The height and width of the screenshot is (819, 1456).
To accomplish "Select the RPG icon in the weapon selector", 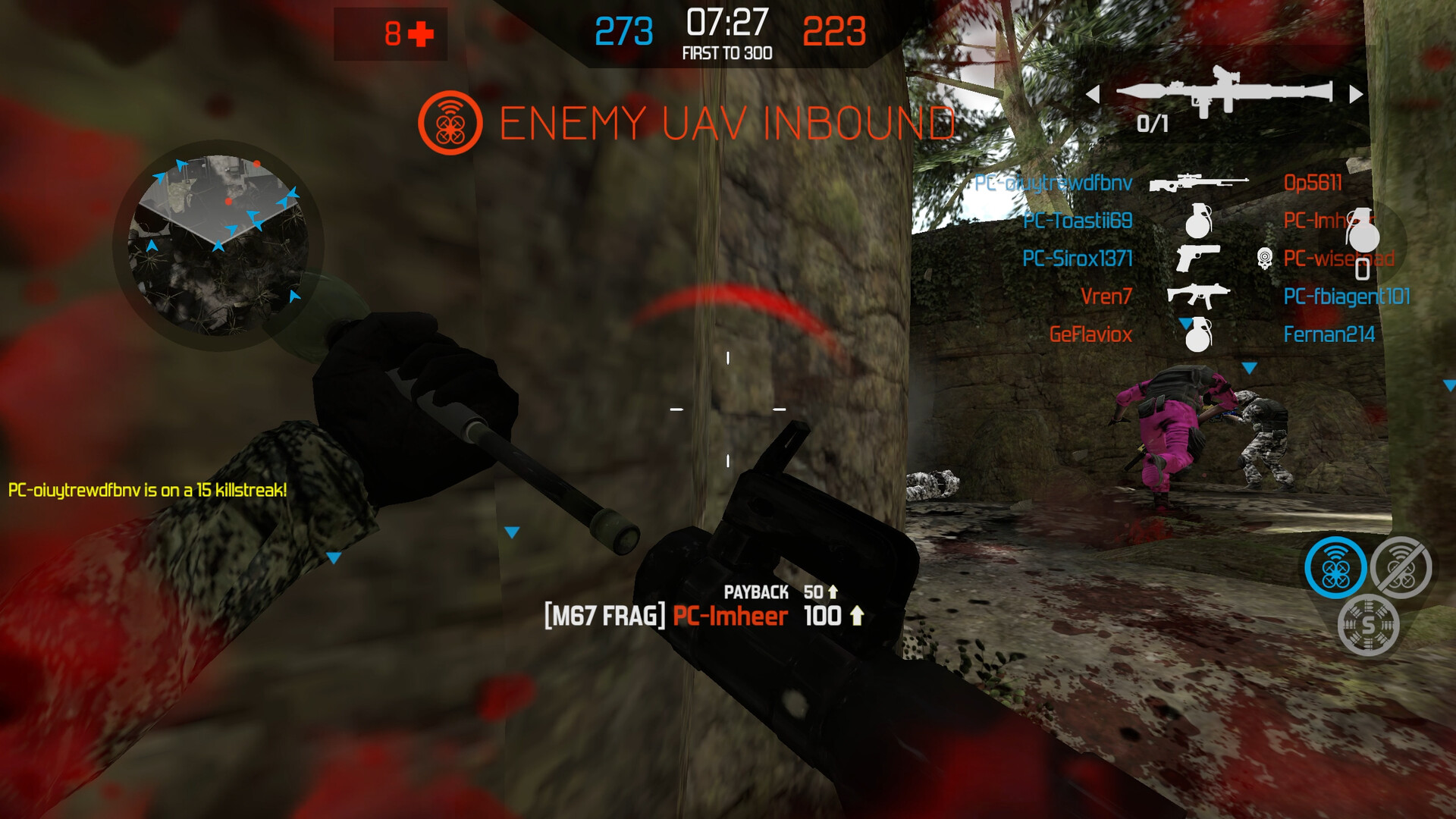I will pos(1225,91).
